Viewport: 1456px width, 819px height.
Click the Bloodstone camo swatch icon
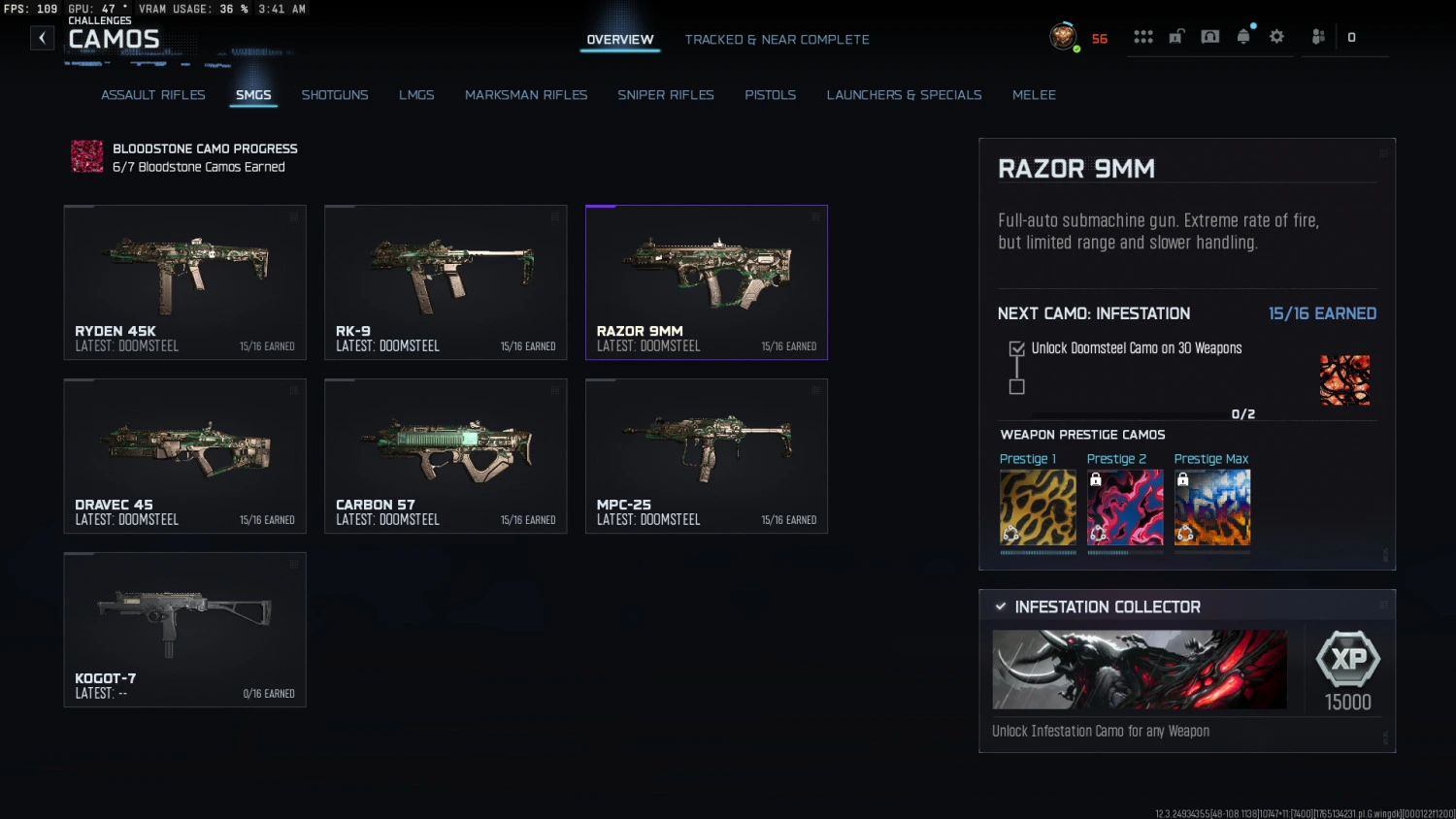(x=86, y=156)
